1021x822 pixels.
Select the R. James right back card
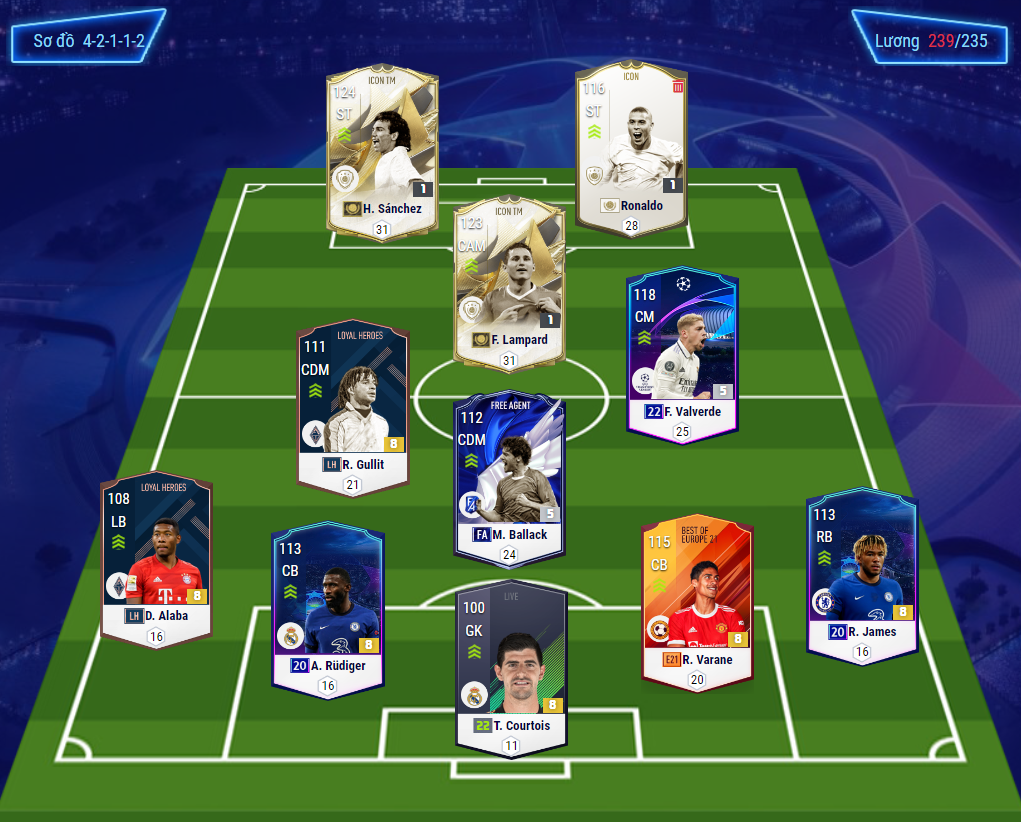coord(861,572)
